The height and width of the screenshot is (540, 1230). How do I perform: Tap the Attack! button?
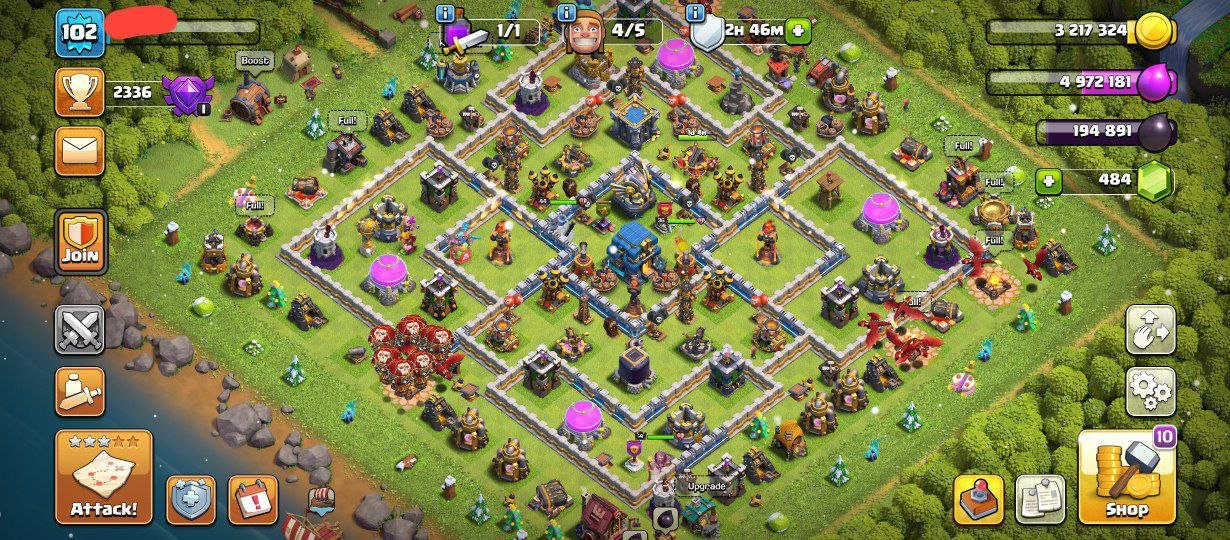(104, 477)
